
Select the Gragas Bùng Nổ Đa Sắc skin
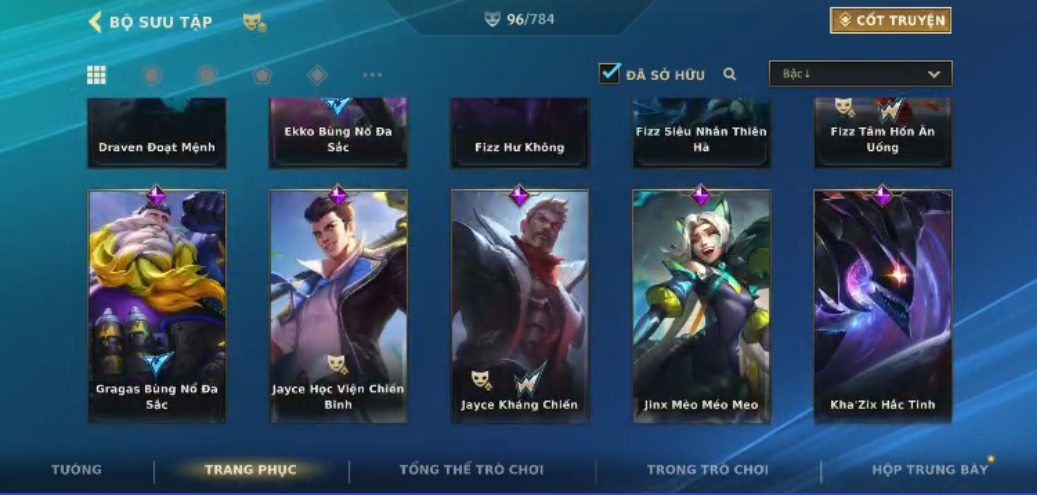click(157, 305)
